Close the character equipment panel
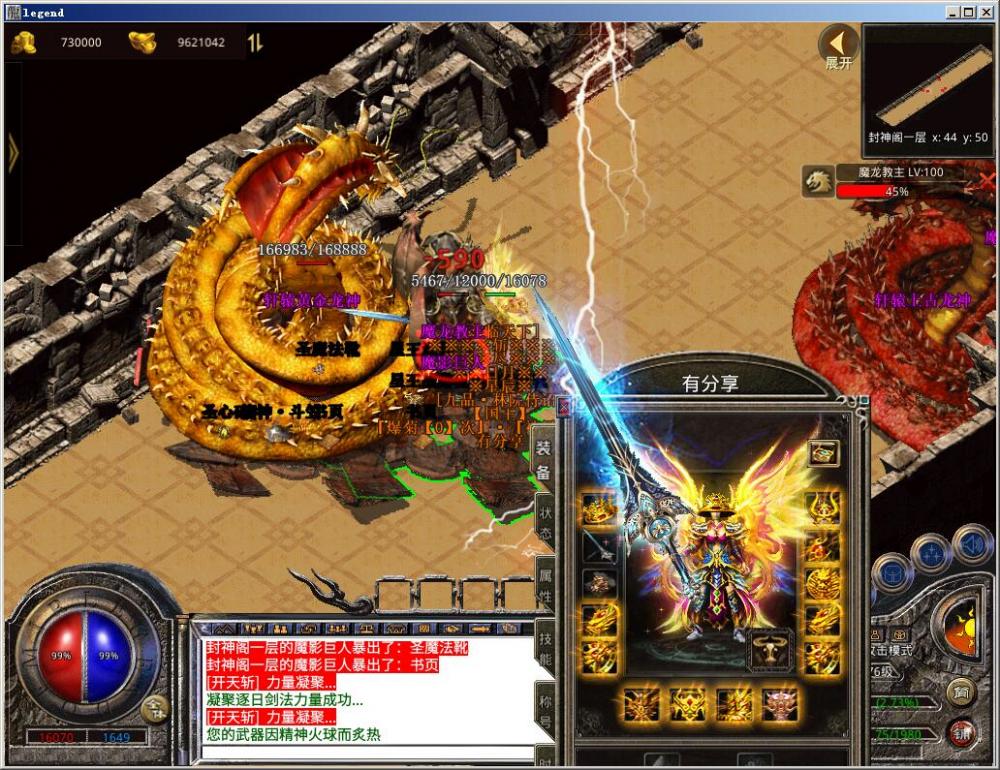The width and height of the screenshot is (1000, 770). click(564, 407)
